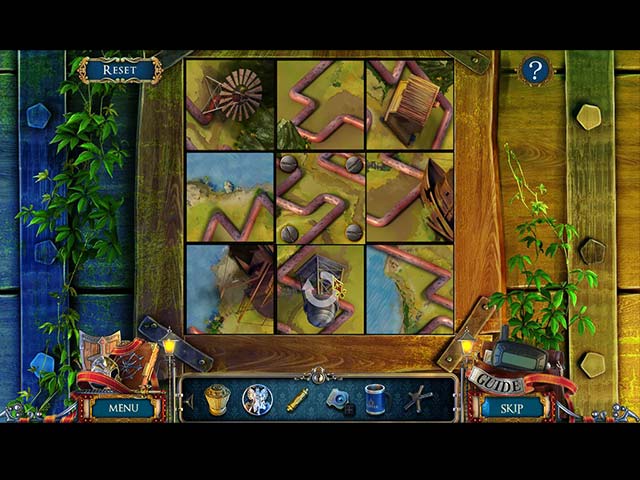
Task: Select the center tile with four bolts
Action: (x=320, y=197)
